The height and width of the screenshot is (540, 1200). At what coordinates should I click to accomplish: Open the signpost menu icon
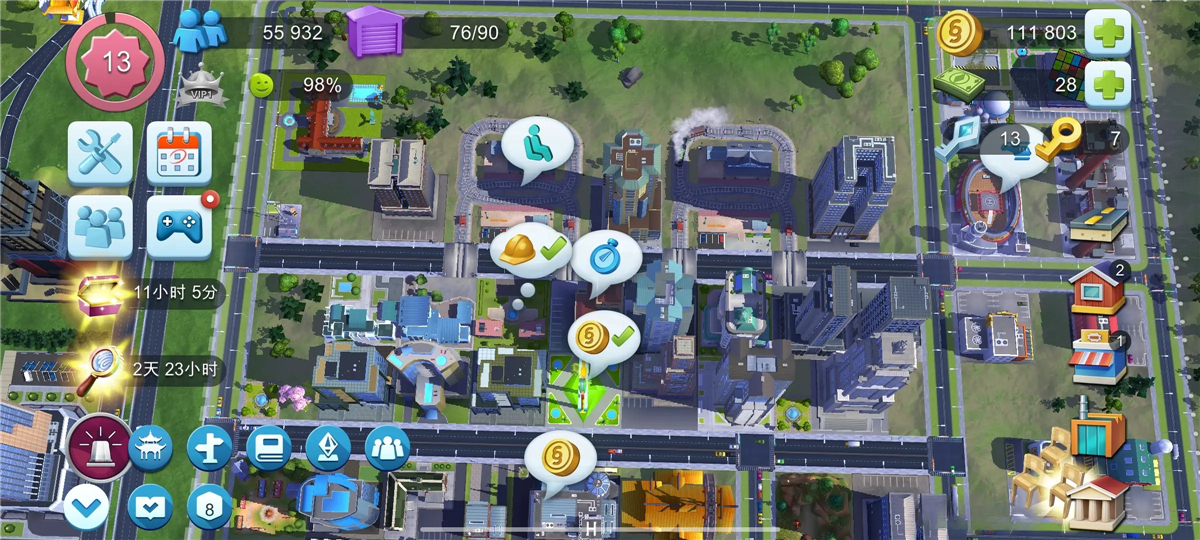point(210,447)
